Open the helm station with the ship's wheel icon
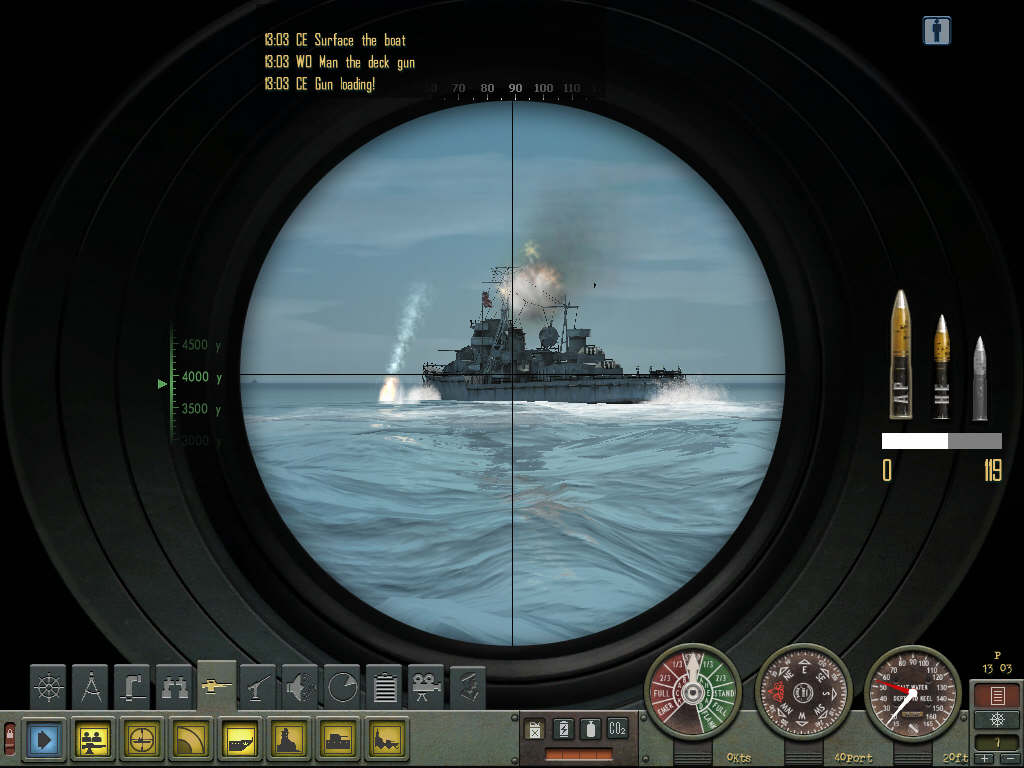Viewport: 1024px width, 768px height. pos(48,686)
